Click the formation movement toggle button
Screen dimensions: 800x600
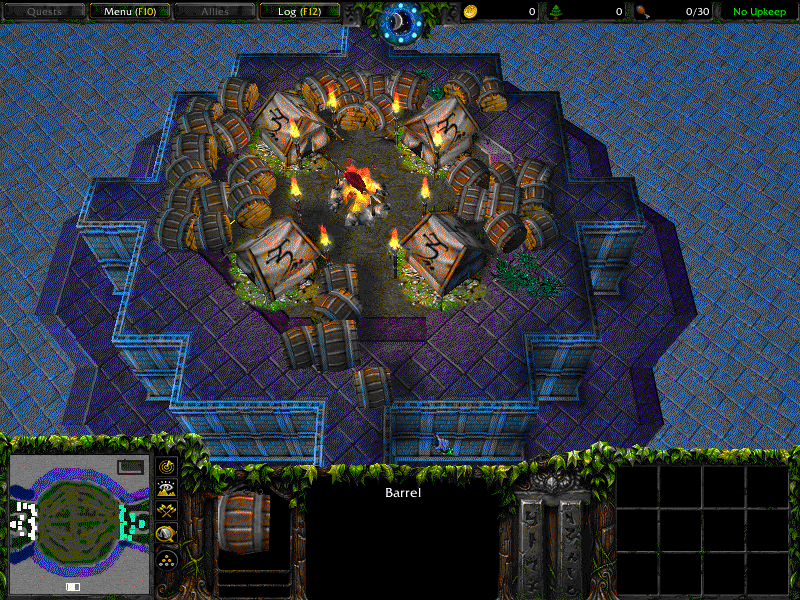pyautogui.click(x=166, y=559)
